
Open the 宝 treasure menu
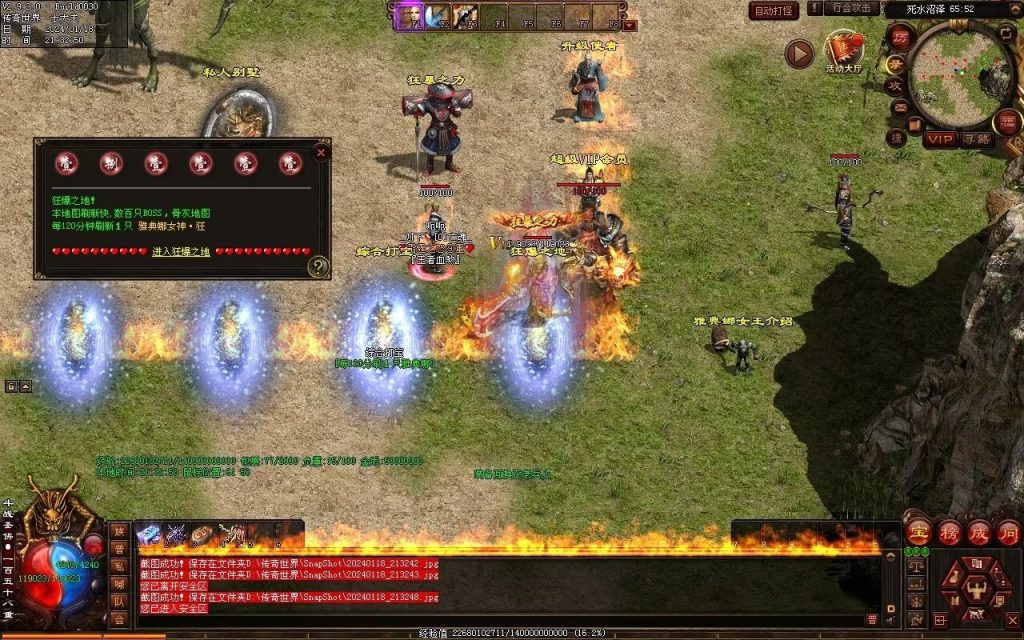click(919, 531)
